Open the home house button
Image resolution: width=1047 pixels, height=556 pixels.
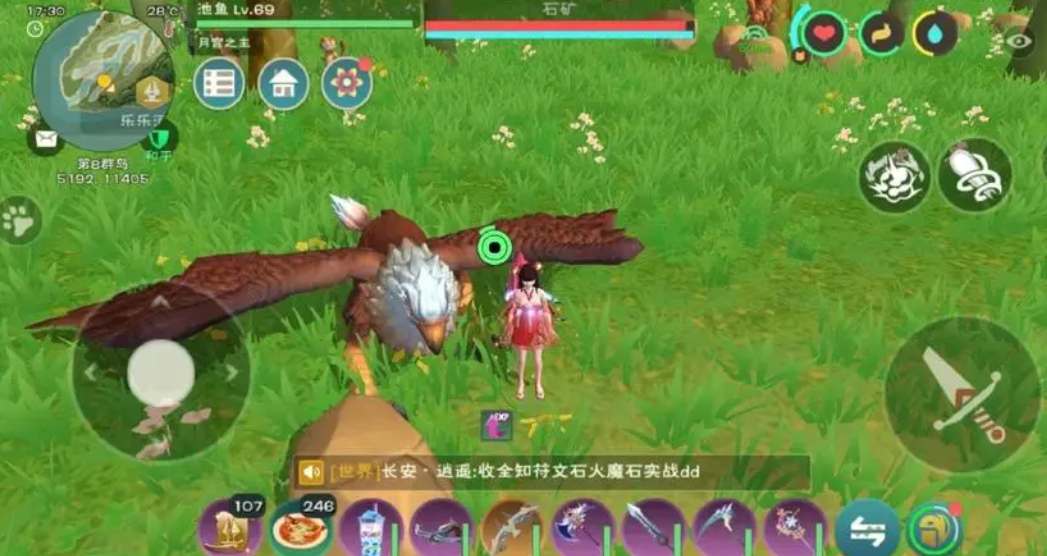click(283, 85)
